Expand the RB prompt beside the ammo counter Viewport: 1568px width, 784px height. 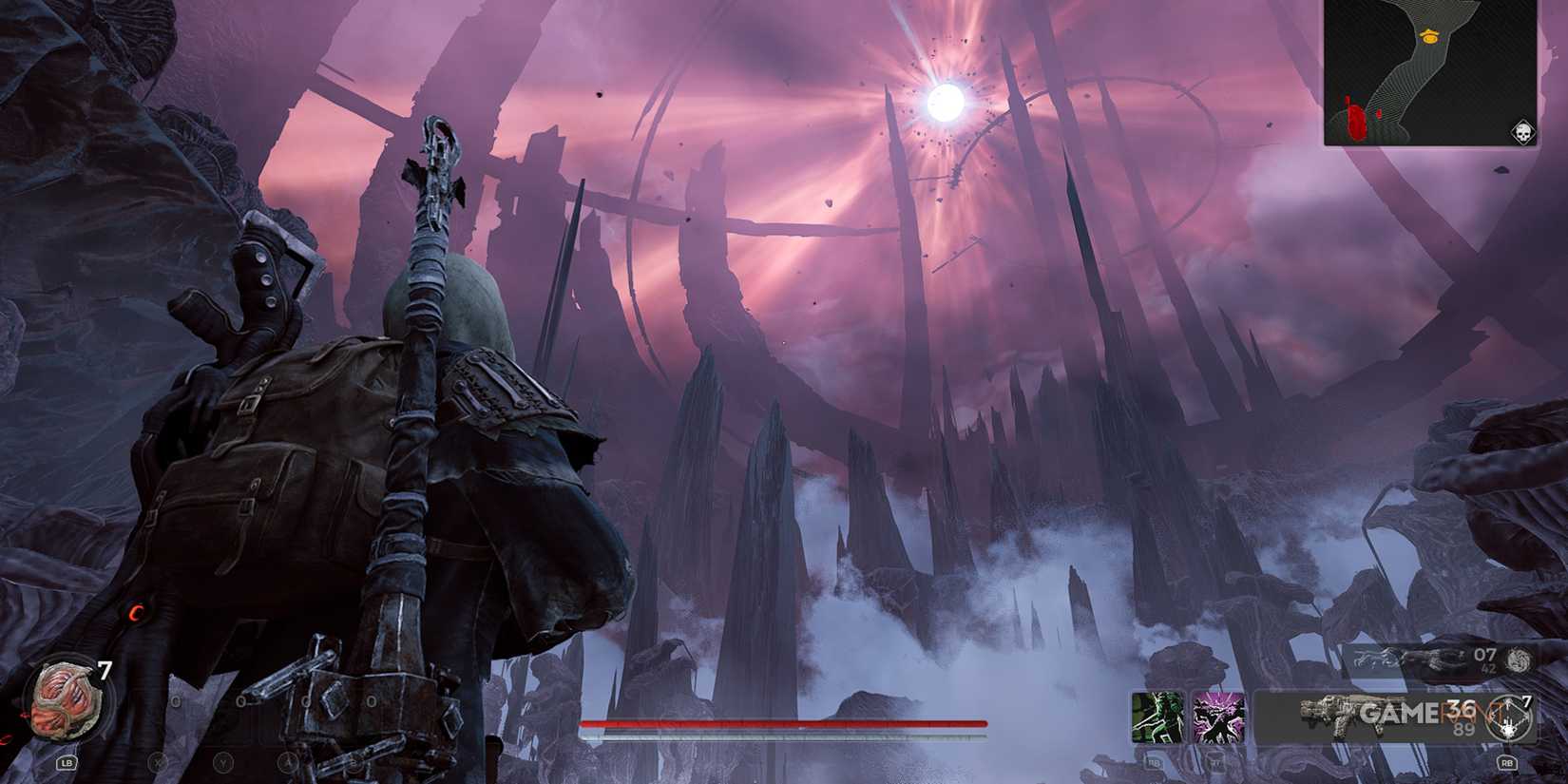[x=1507, y=764]
